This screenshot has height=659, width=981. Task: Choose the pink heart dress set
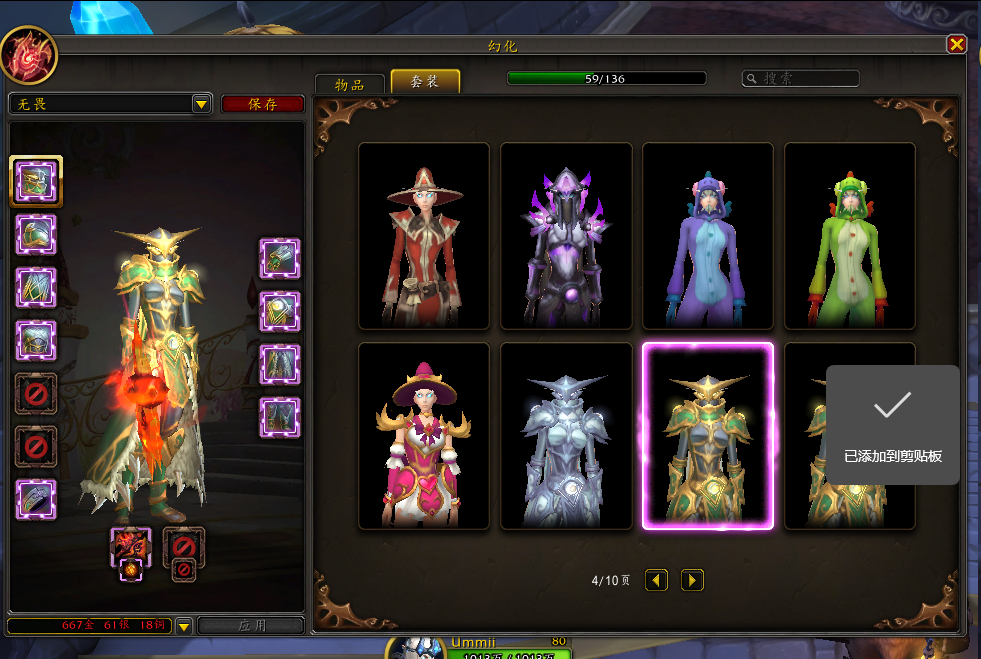click(x=424, y=436)
